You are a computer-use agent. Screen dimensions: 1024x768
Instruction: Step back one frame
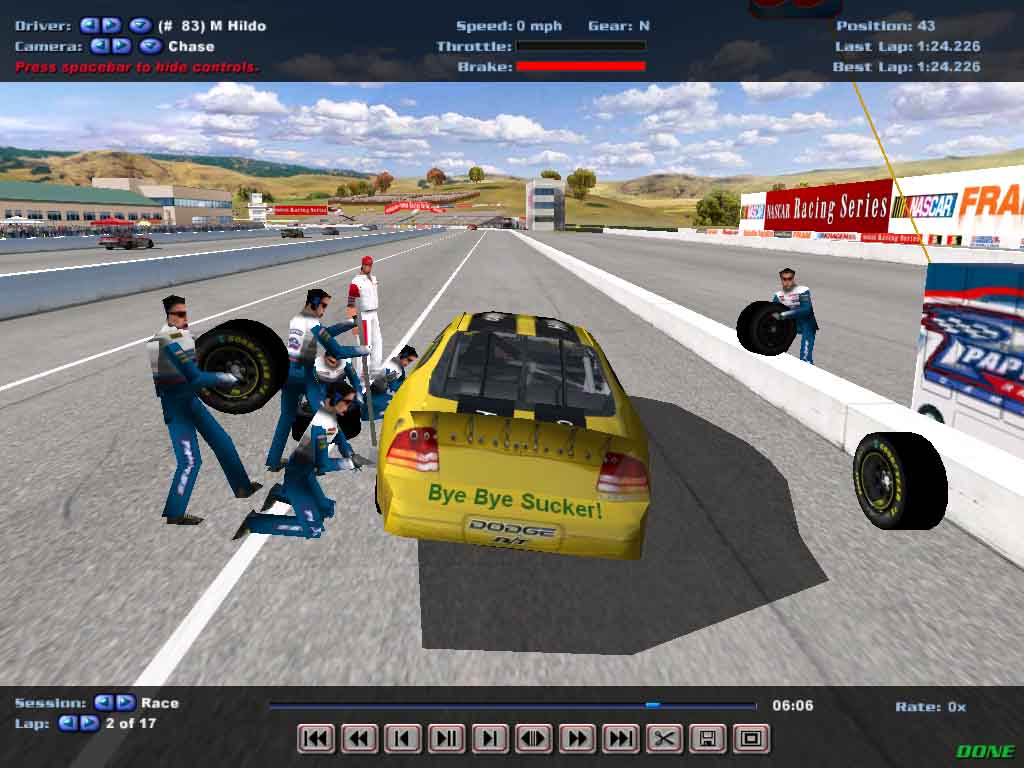pos(402,739)
